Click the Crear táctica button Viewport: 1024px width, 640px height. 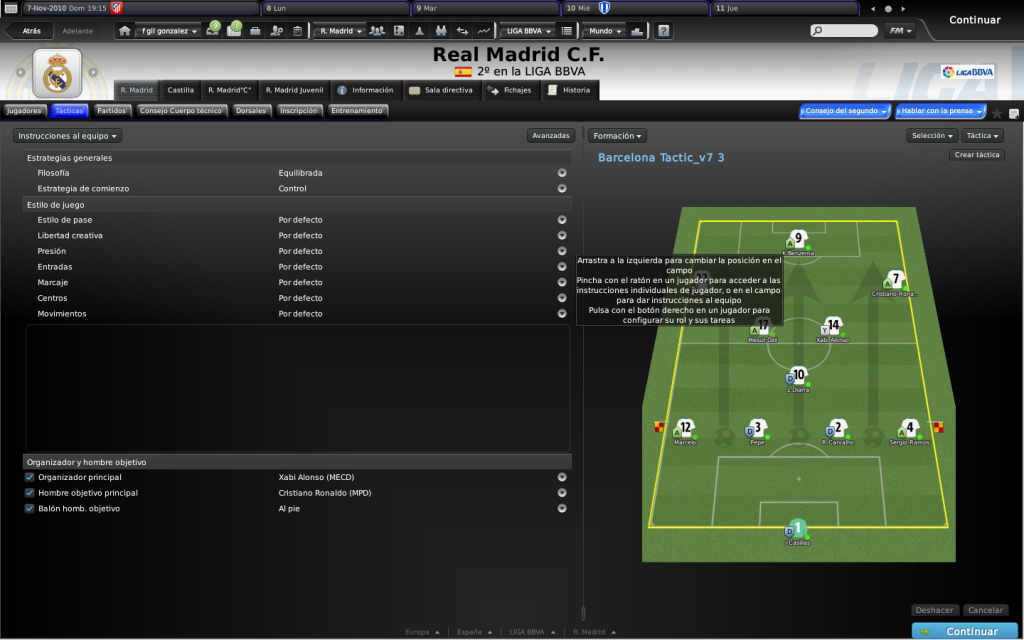point(977,155)
